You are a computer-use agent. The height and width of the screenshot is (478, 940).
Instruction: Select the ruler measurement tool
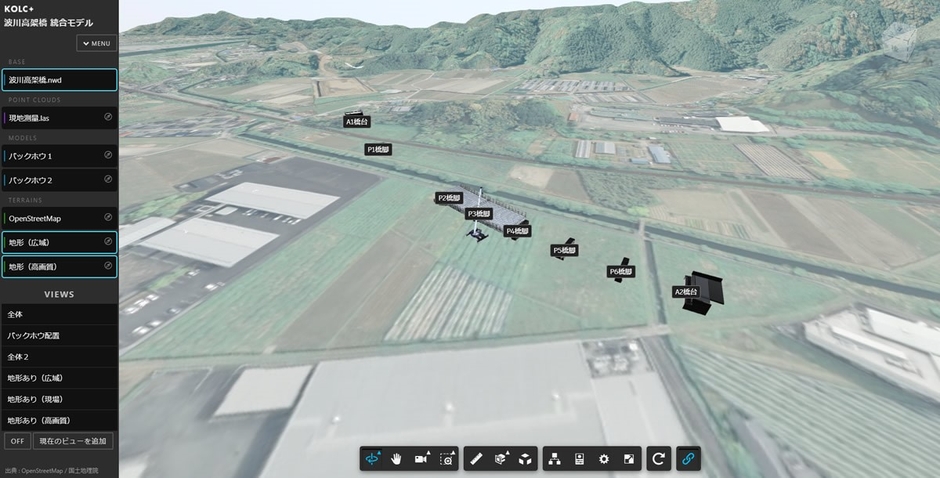coord(476,459)
